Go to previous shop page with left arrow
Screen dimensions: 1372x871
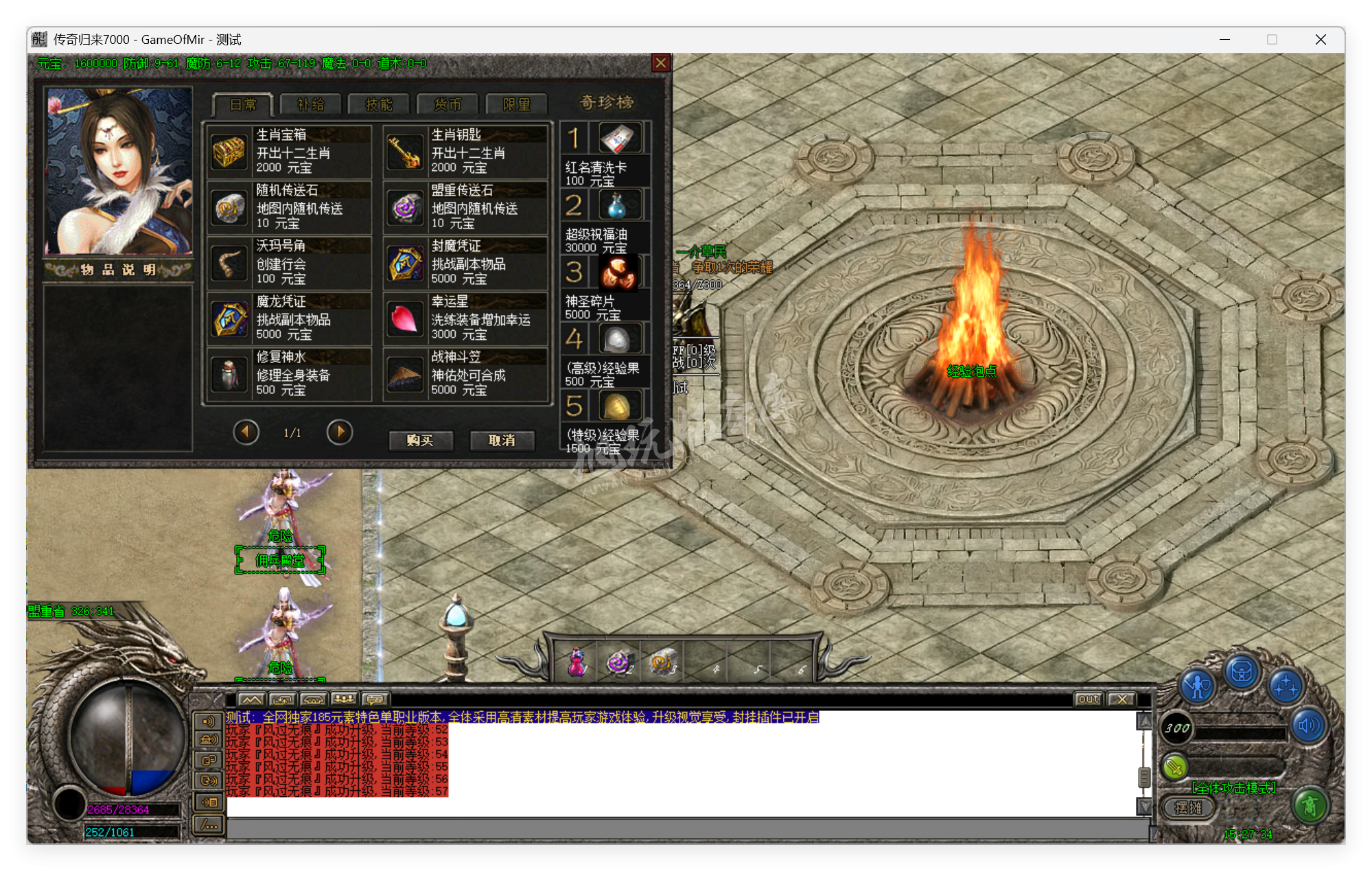[246, 432]
